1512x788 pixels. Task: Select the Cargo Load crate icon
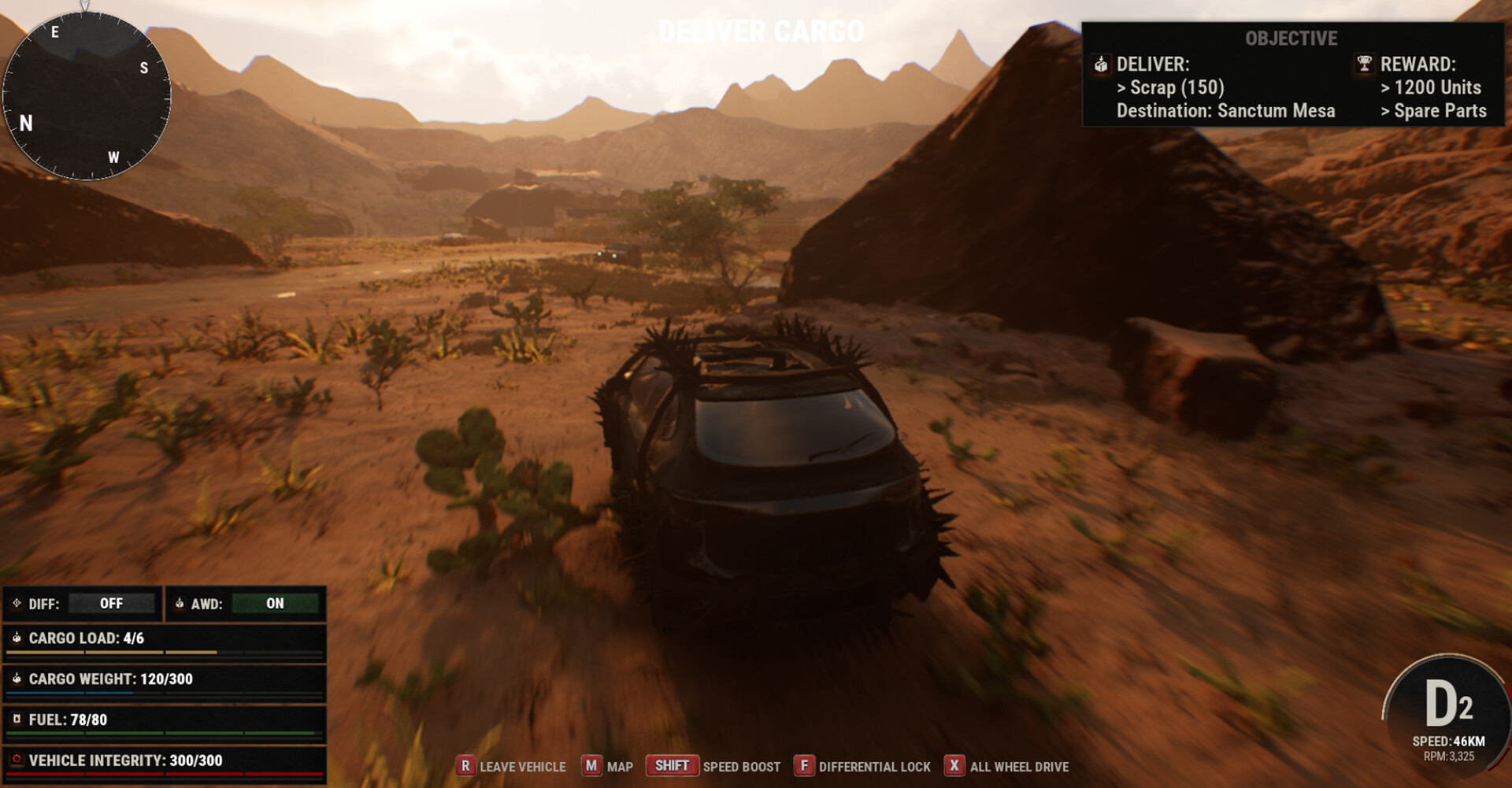click(17, 639)
